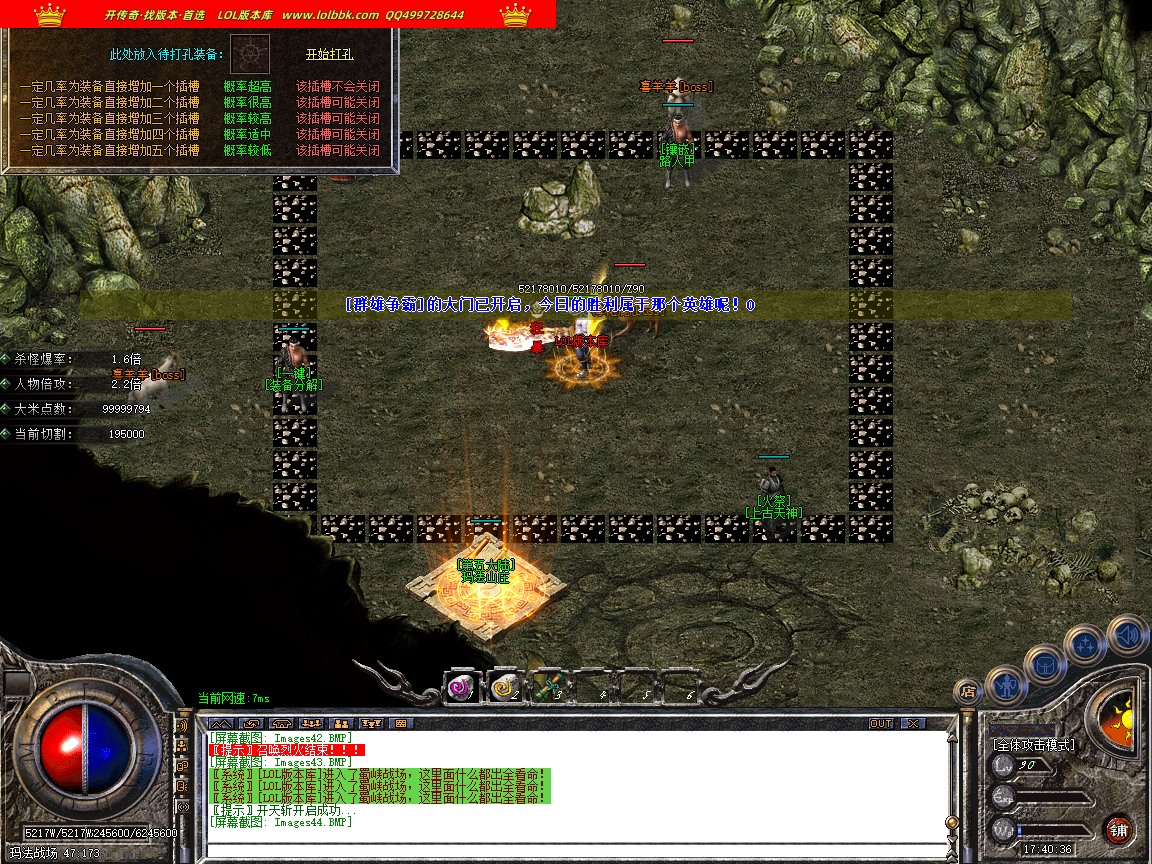1152x864 pixels.
Task: Click the chat scrollbar's round gold handle
Action: pyautogui.click(x=952, y=822)
